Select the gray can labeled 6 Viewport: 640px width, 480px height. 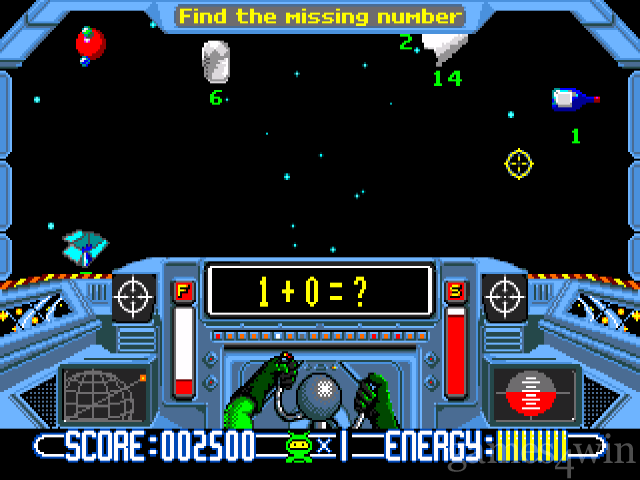(216, 62)
